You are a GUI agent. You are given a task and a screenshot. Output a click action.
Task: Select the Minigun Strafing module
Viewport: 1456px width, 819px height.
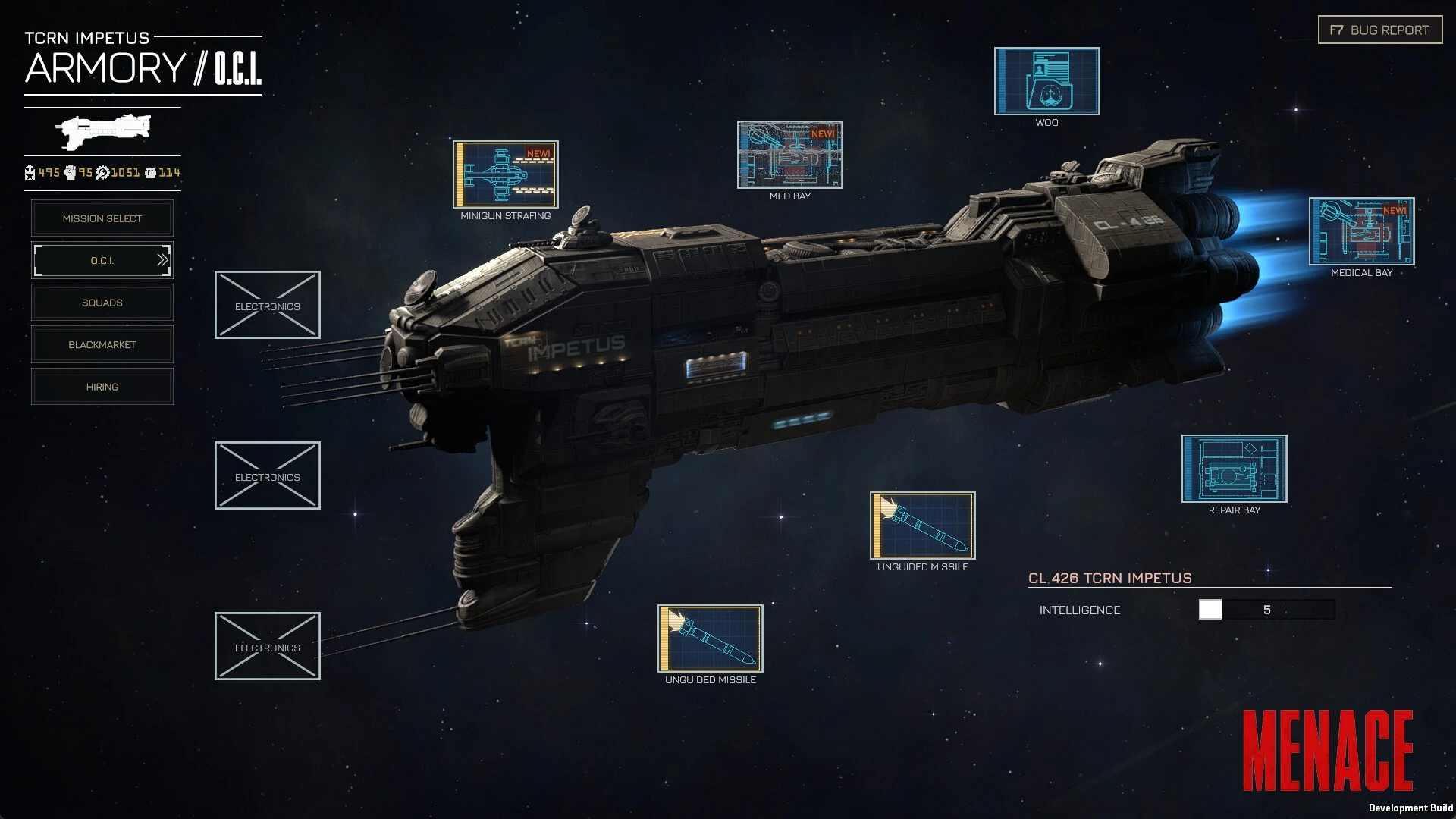pyautogui.click(x=506, y=174)
